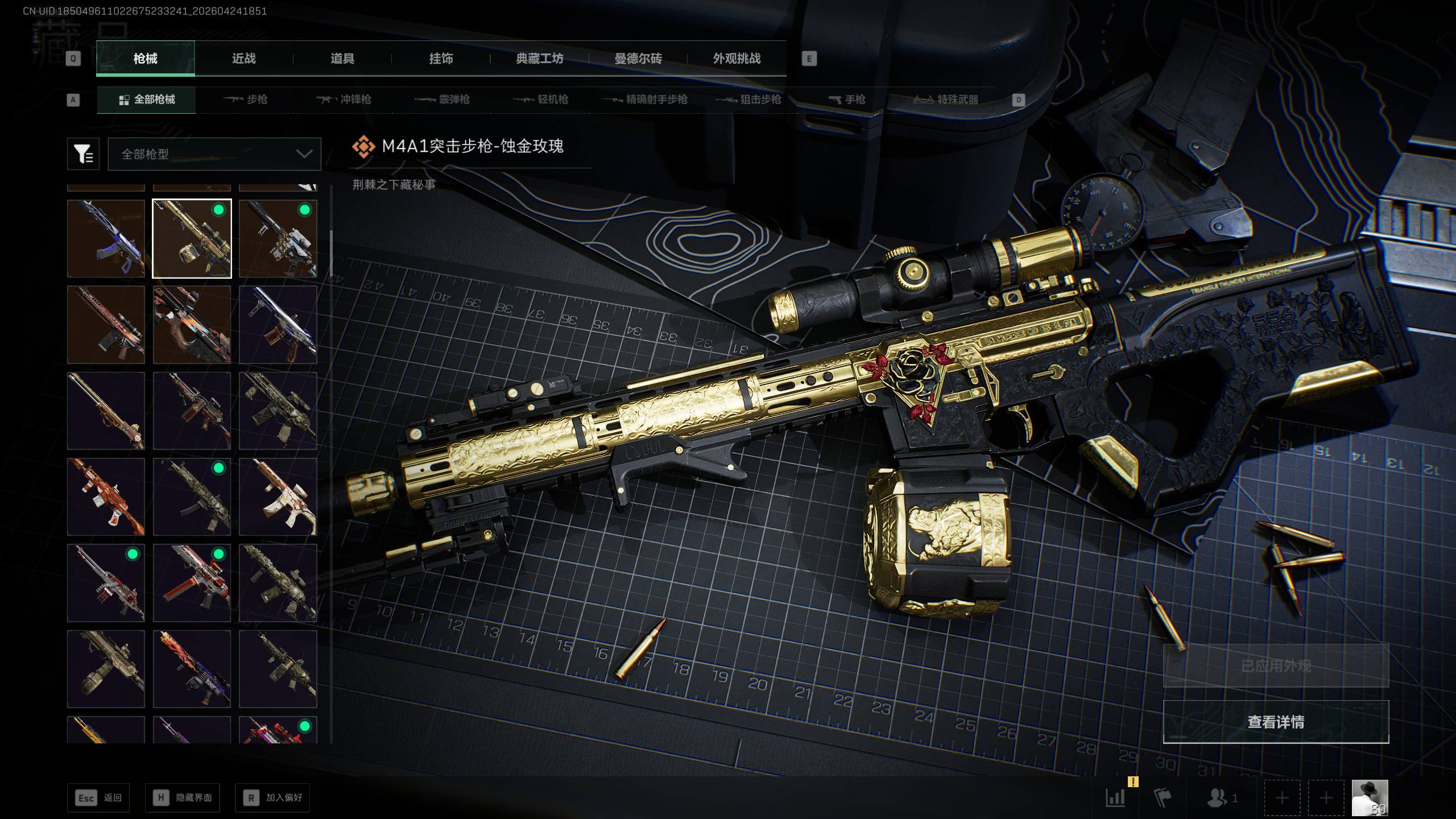This screenshot has height=819, width=1456.
Task: Filter by 冲锋枪 submachine guns
Action: 344,100
